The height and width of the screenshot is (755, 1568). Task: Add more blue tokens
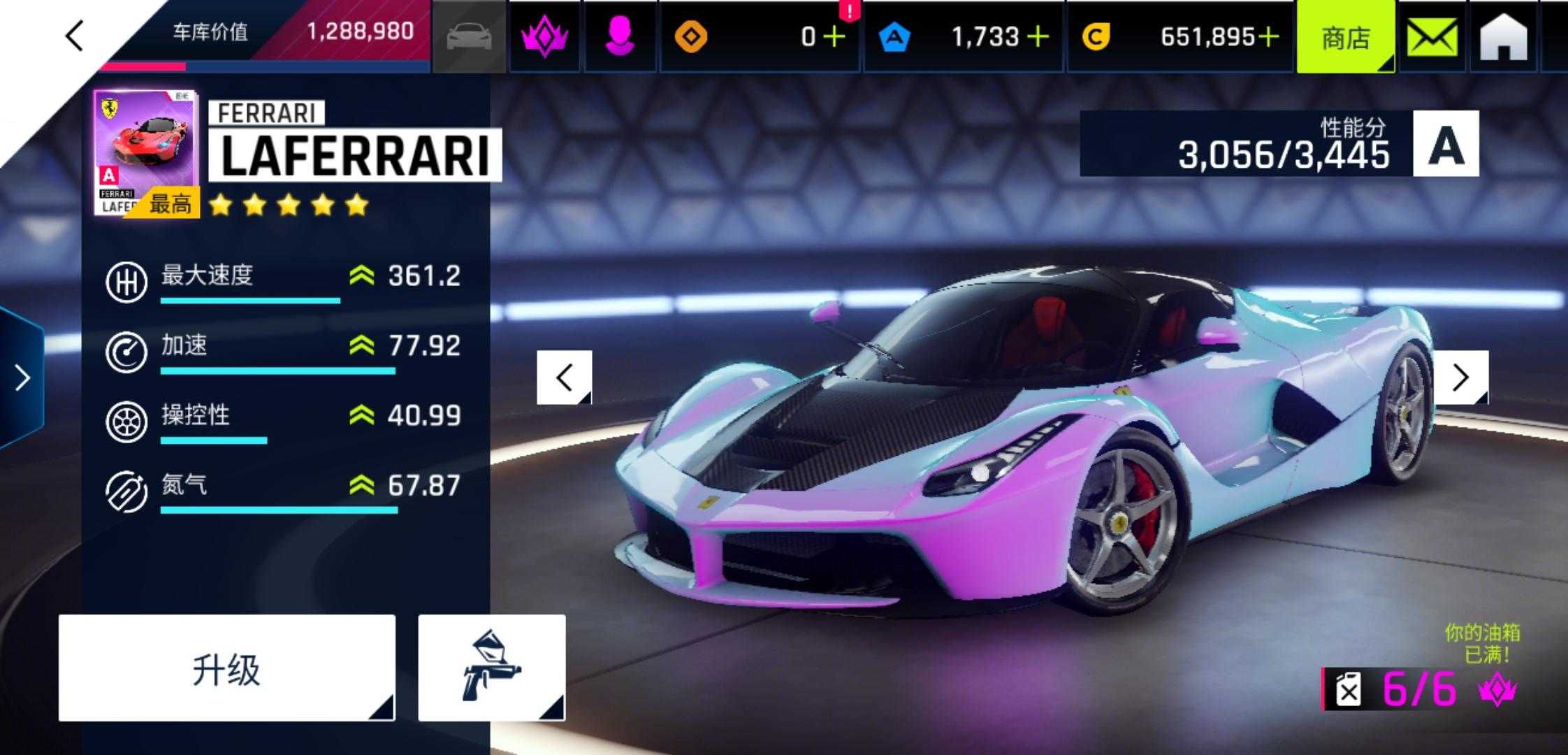point(1038,36)
